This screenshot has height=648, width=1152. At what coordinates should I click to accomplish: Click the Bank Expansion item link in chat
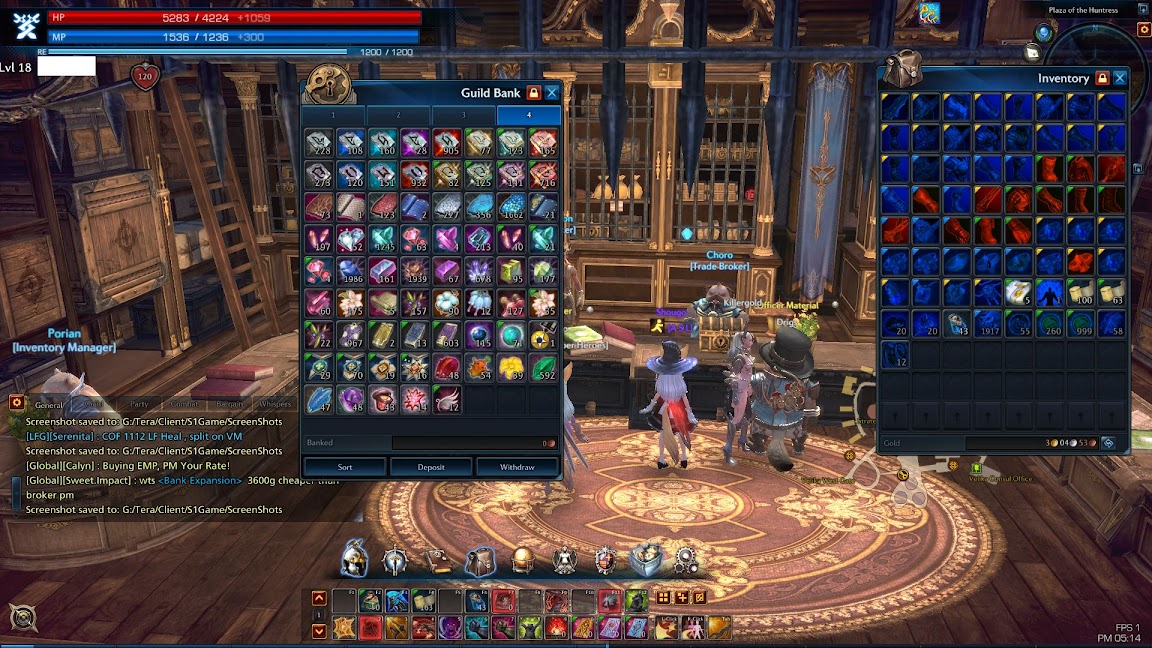point(205,480)
